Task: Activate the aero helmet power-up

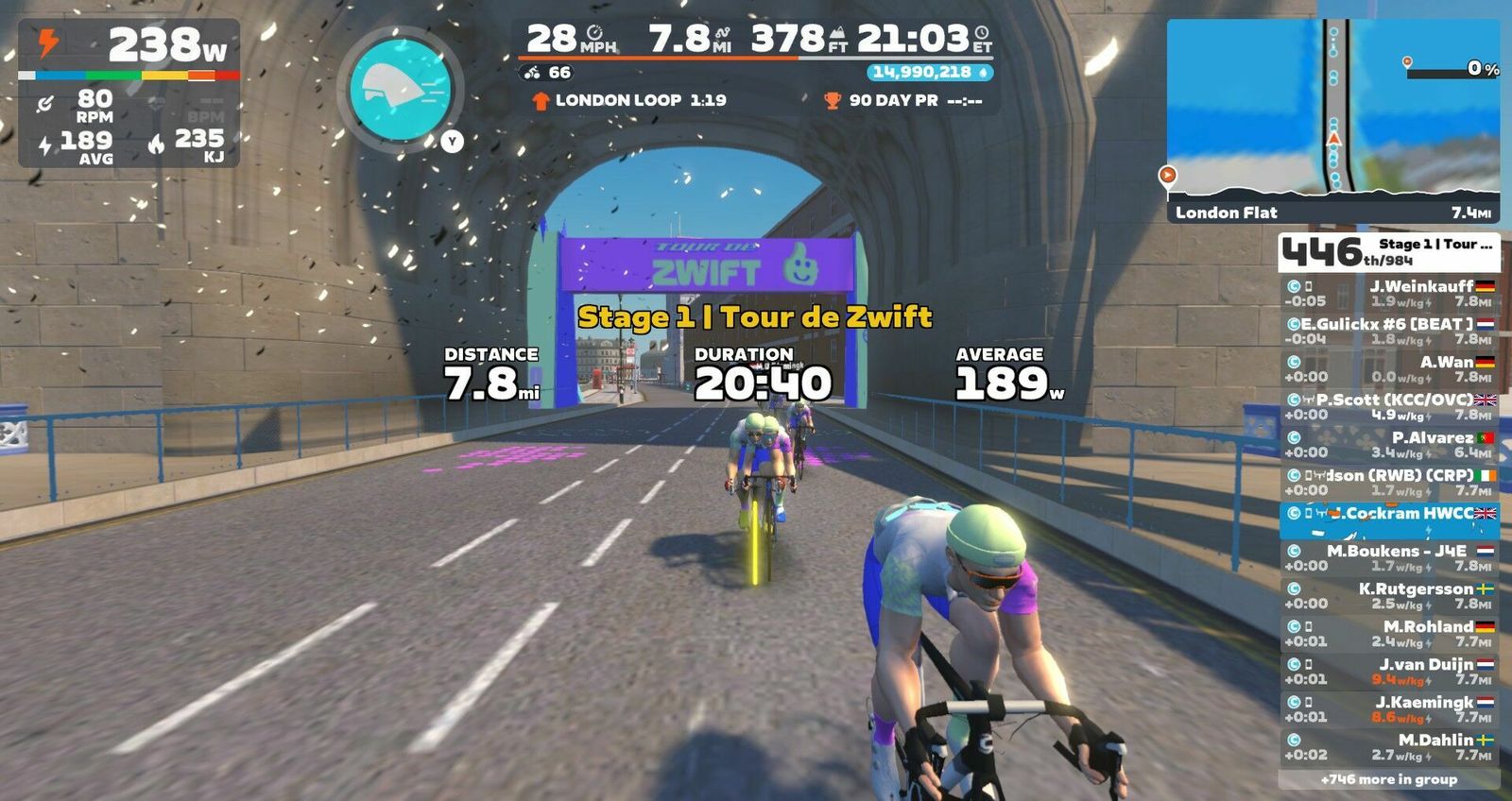Action: pos(400,90)
